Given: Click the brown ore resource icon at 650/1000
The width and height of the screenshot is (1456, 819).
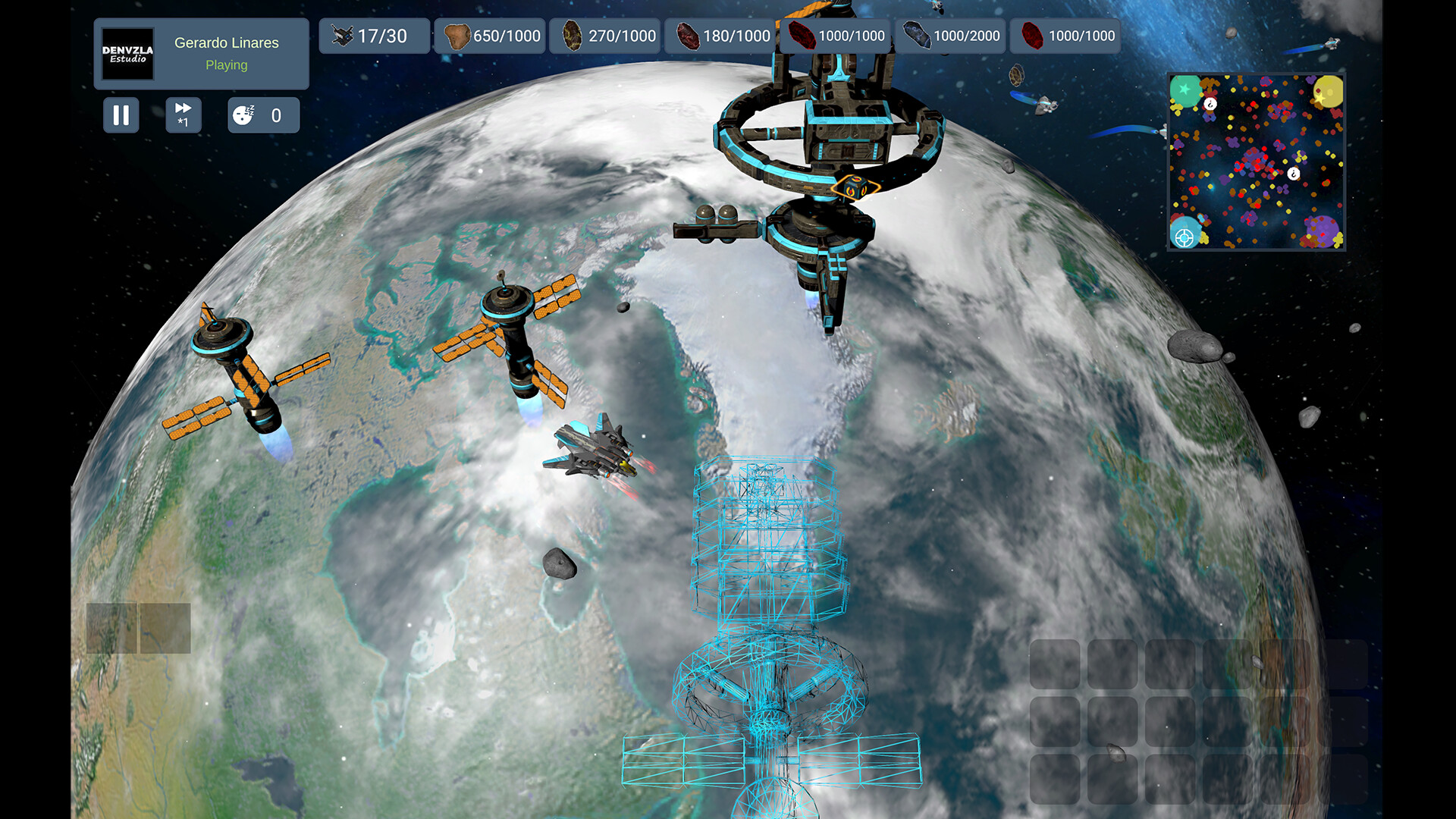Looking at the screenshot, I should [458, 35].
